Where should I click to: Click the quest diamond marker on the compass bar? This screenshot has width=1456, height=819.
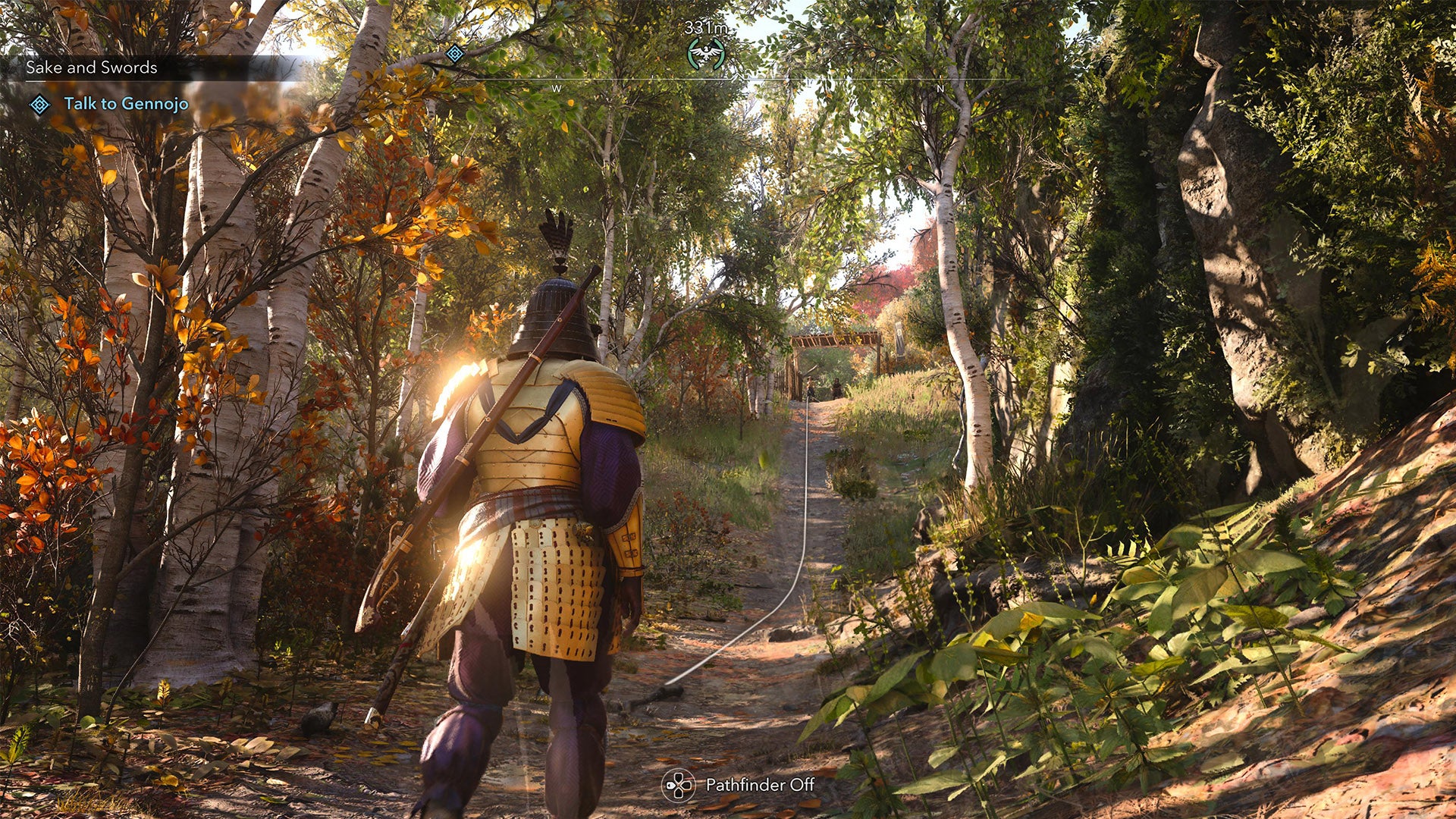click(x=453, y=53)
